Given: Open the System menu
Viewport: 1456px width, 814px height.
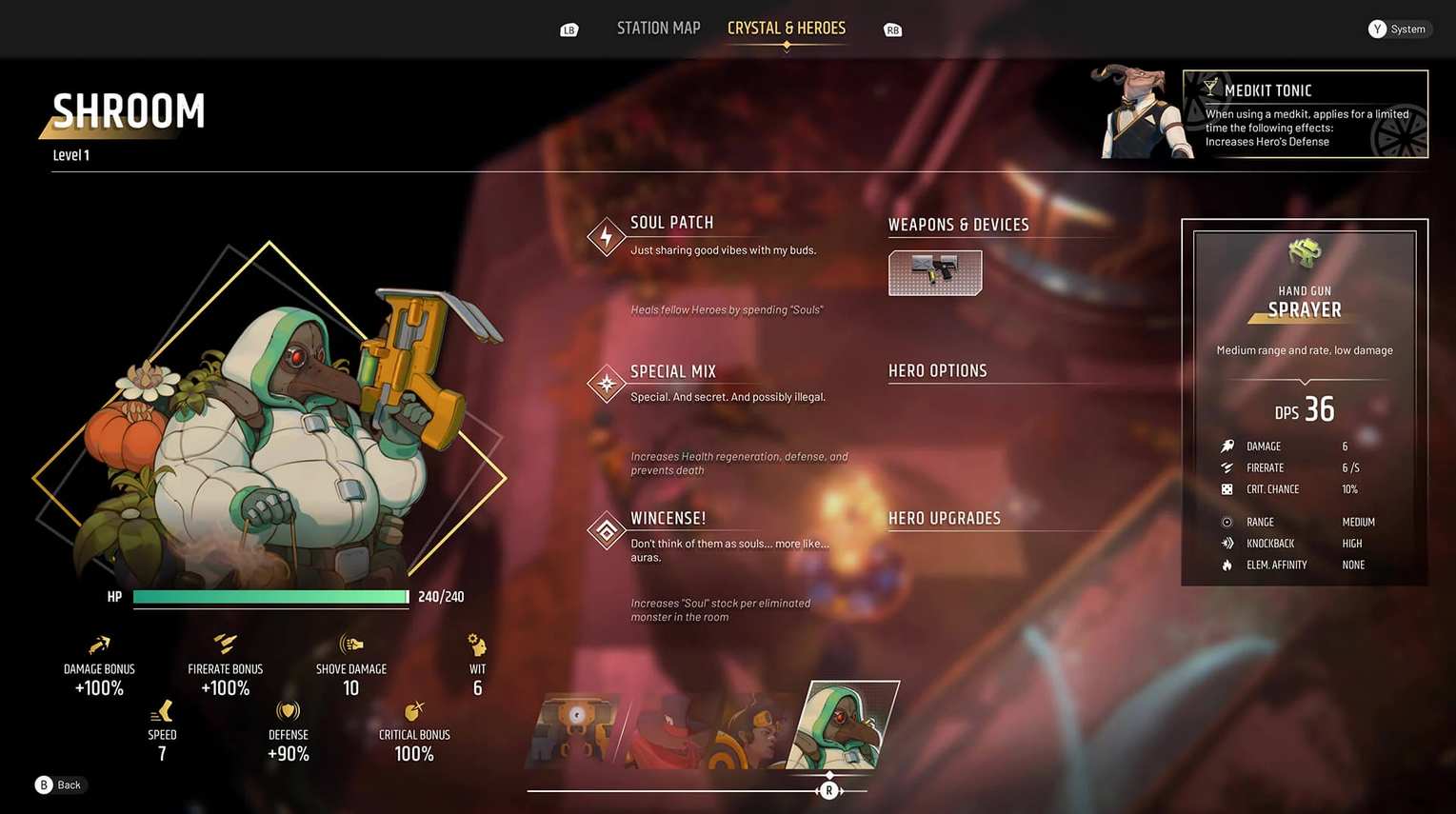Looking at the screenshot, I should 1398,30.
